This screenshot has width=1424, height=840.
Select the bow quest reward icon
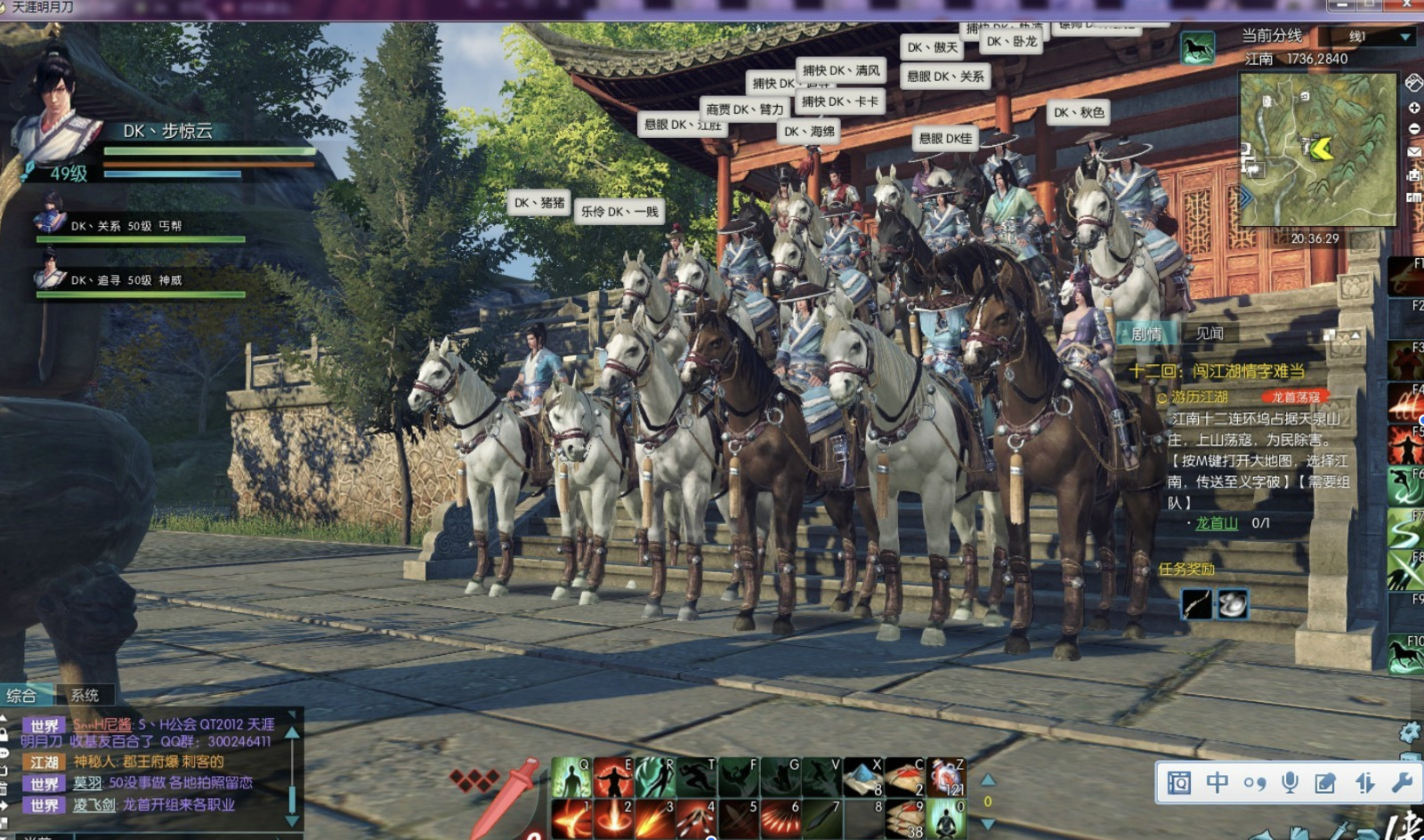click(1196, 604)
